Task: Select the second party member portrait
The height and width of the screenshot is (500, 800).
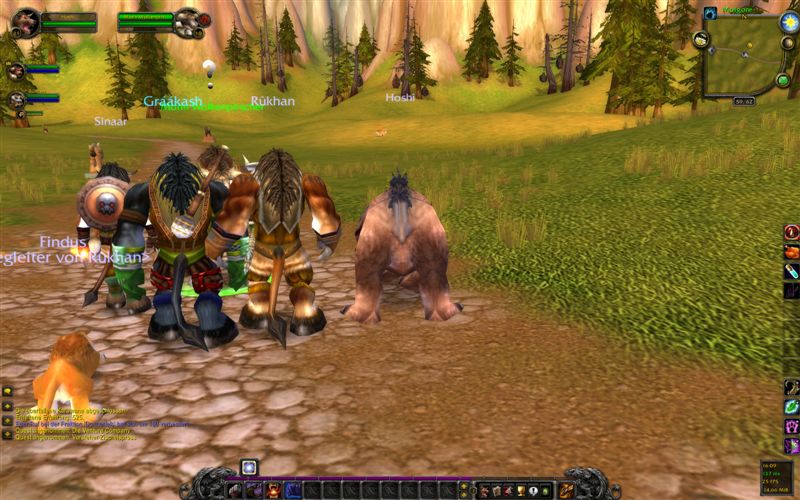Action: (16, 100)
